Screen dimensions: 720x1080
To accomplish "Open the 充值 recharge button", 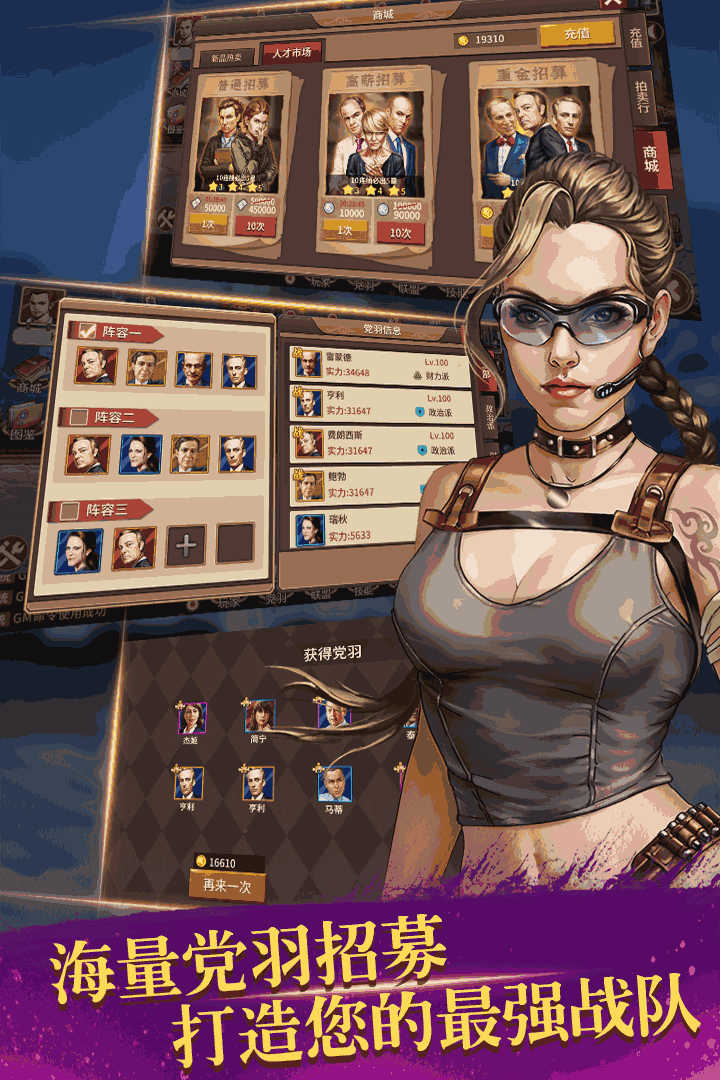I will tap(576, 35).
